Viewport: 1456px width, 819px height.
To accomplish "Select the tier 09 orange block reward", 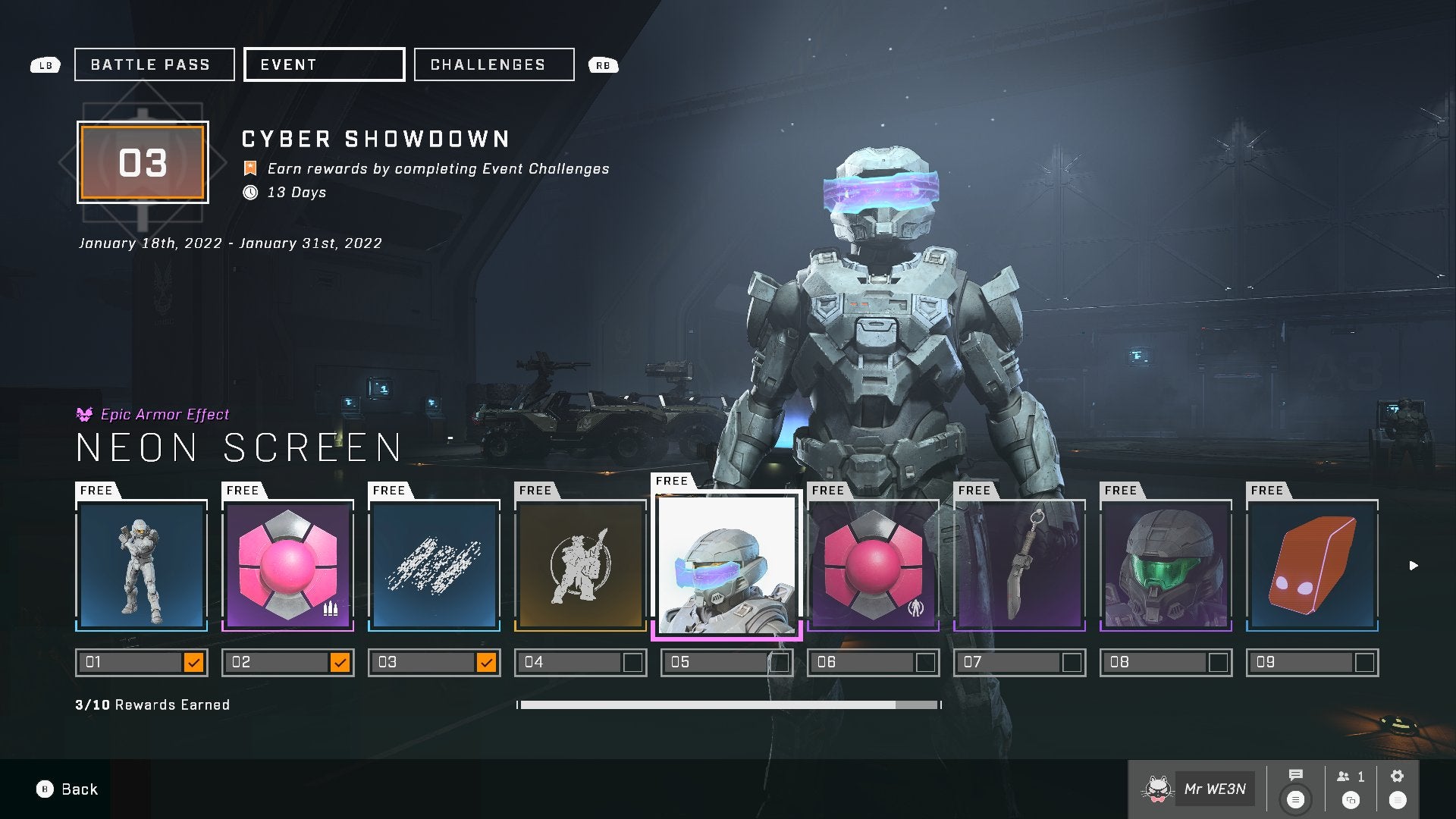I will click(x=1313, y=565).
